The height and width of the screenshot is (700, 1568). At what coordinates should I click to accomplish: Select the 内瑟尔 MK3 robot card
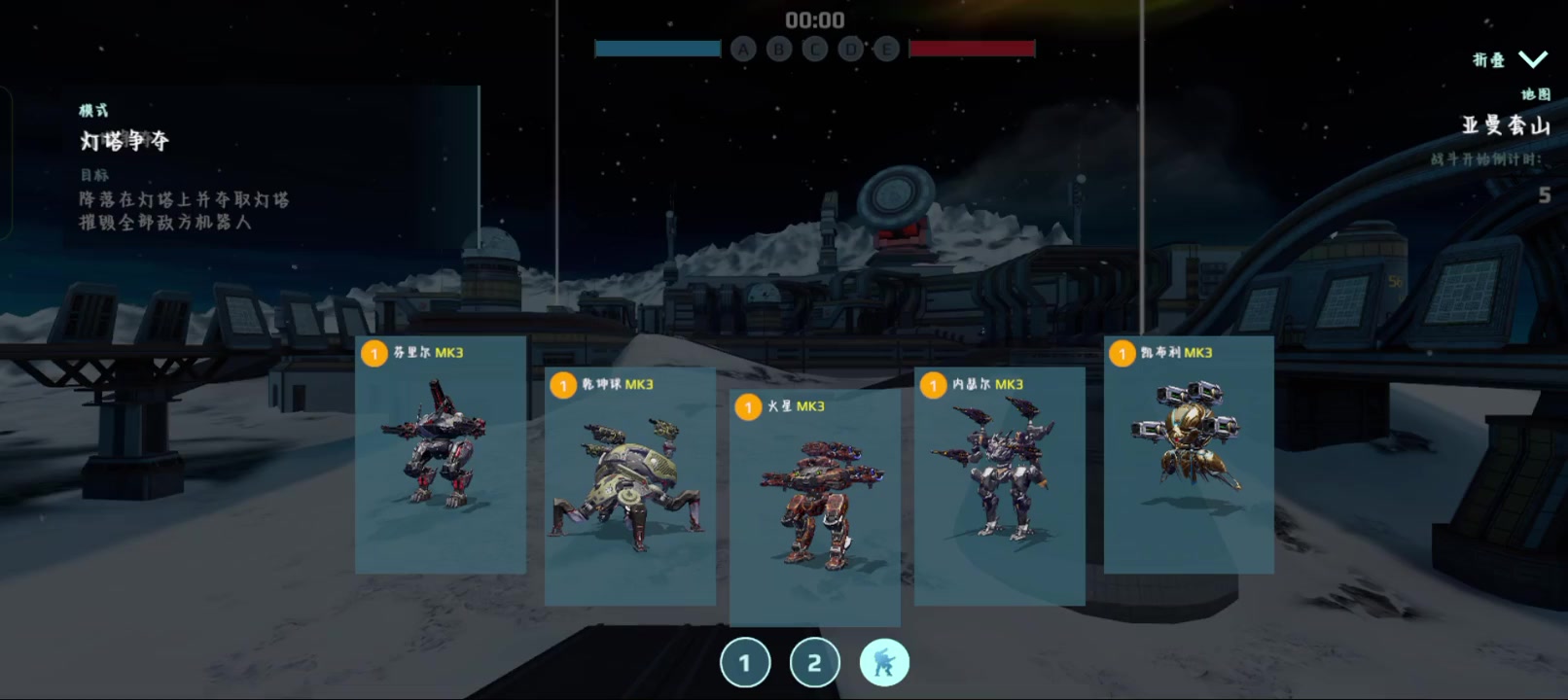(999, 486)
